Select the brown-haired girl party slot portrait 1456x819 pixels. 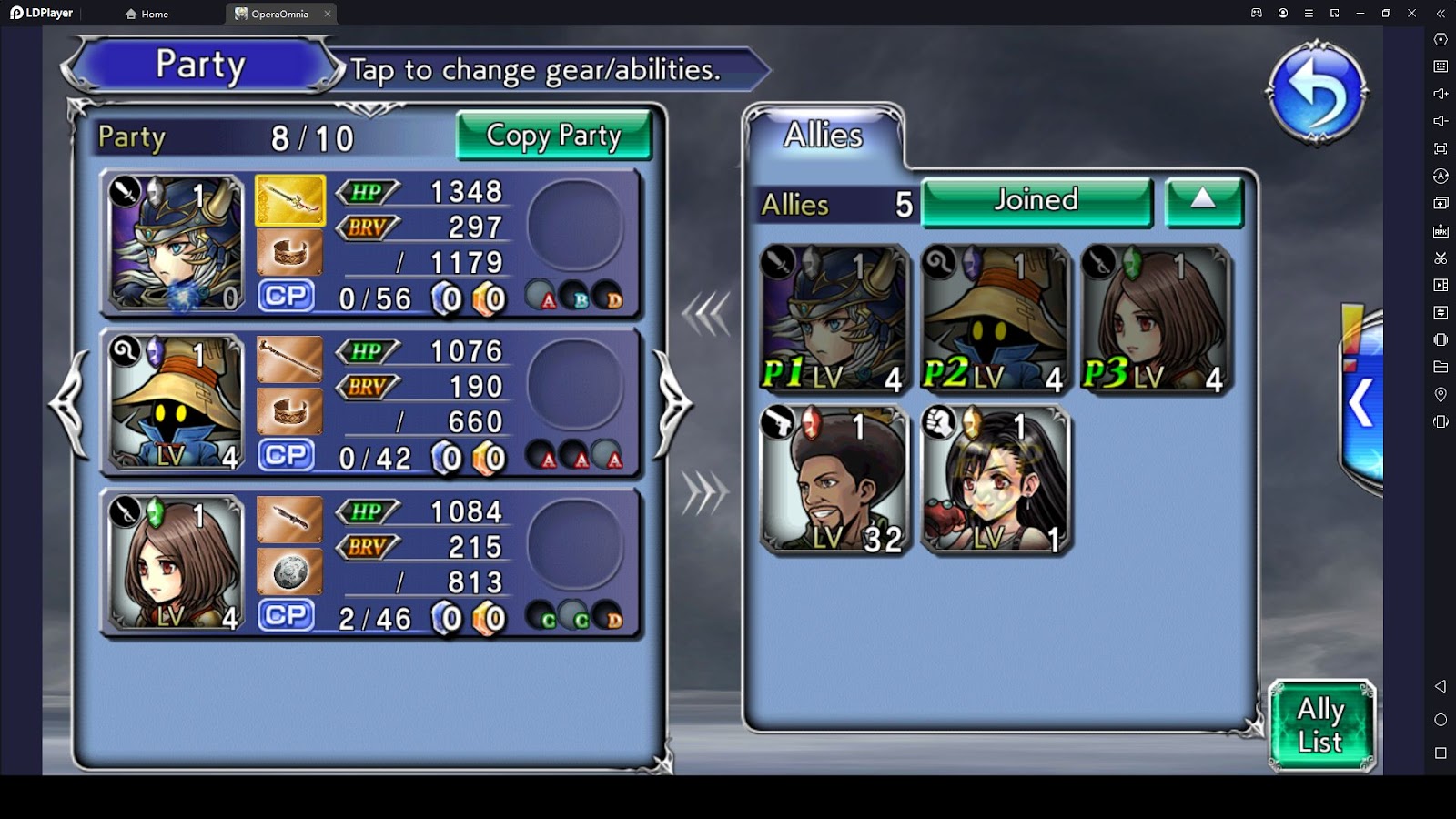pos(177,563)
